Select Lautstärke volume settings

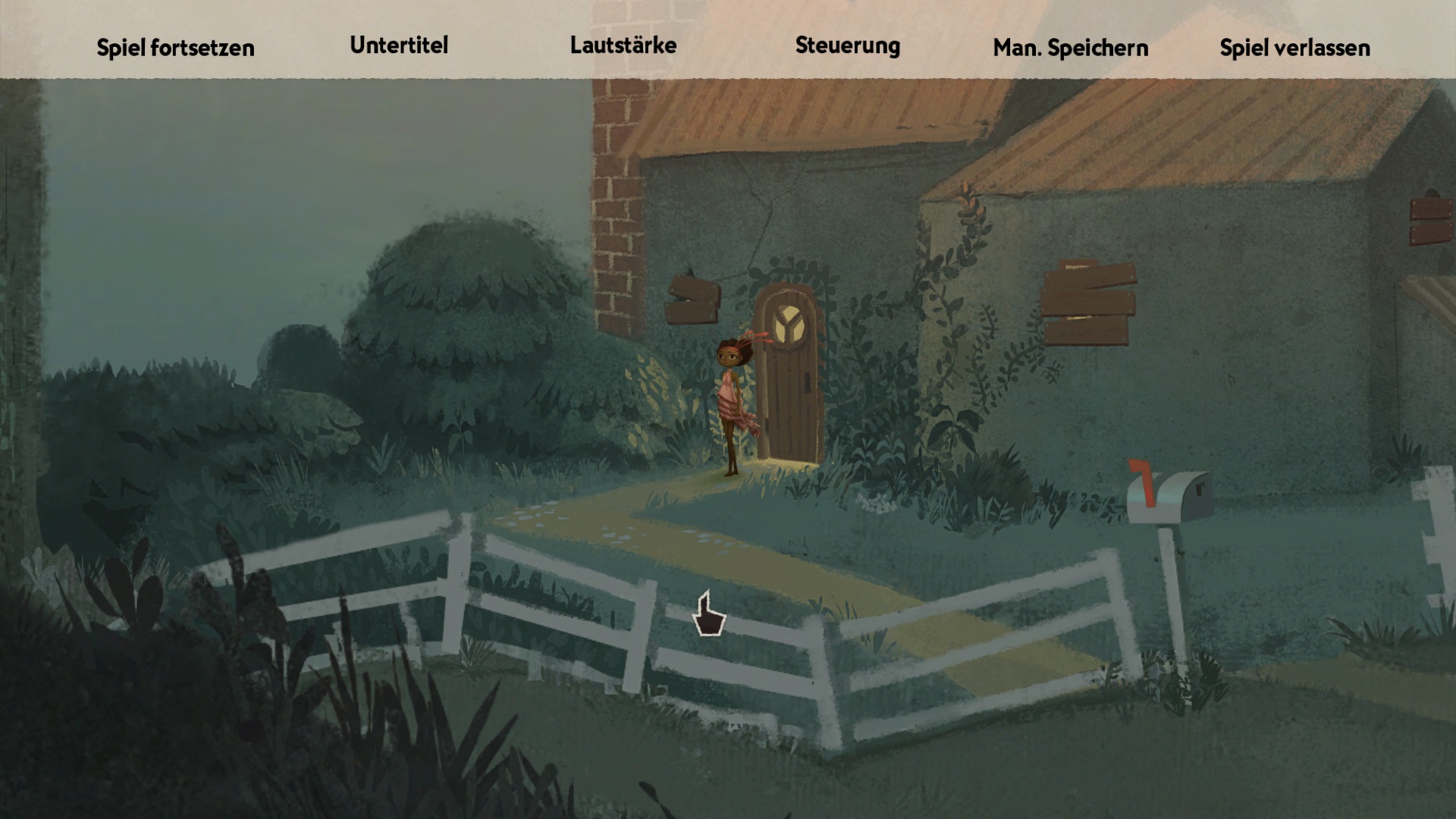pyautogui.click(x=623, y=45)
